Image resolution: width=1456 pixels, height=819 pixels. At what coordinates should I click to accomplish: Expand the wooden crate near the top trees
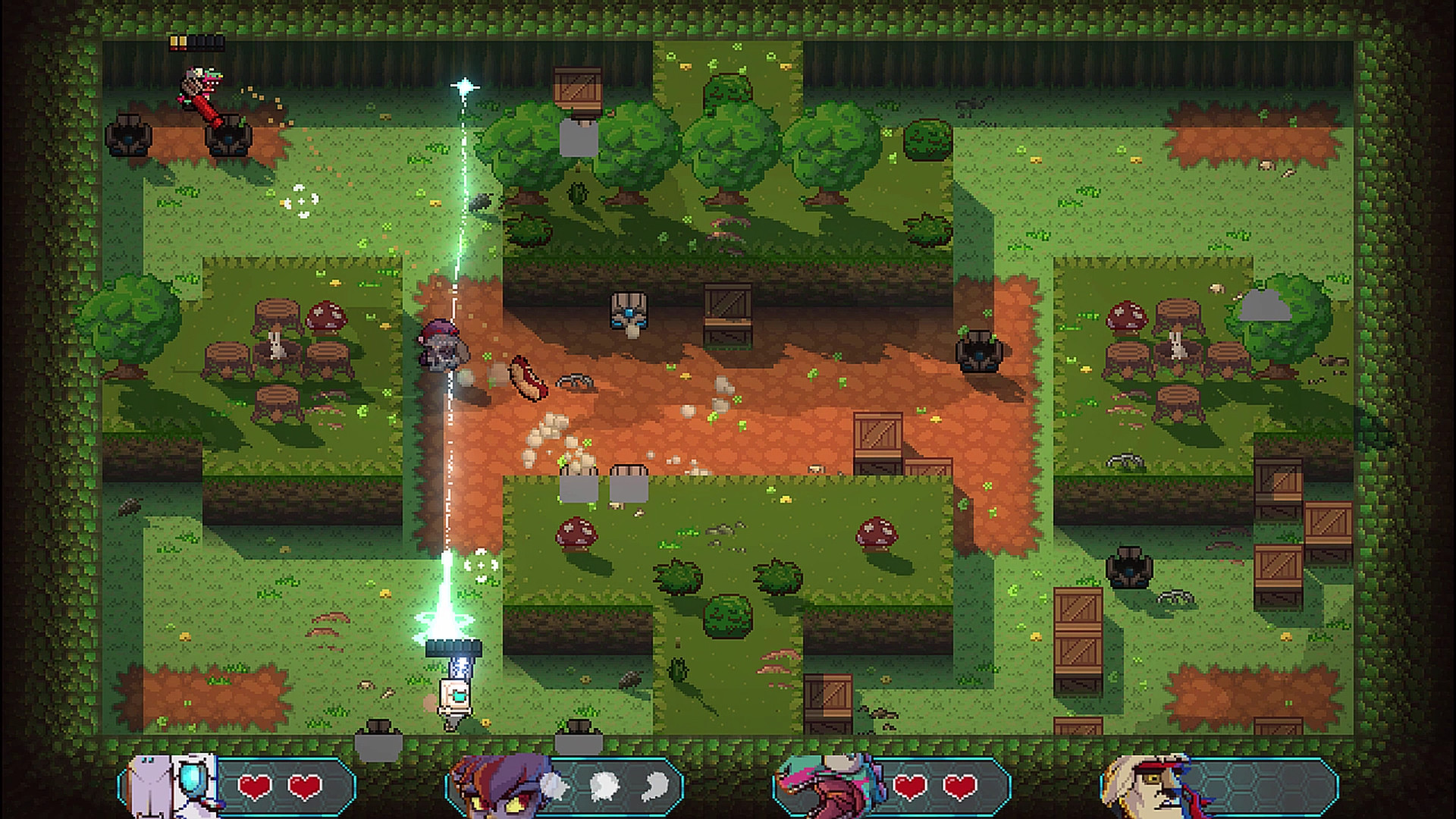tap(576, 87)
